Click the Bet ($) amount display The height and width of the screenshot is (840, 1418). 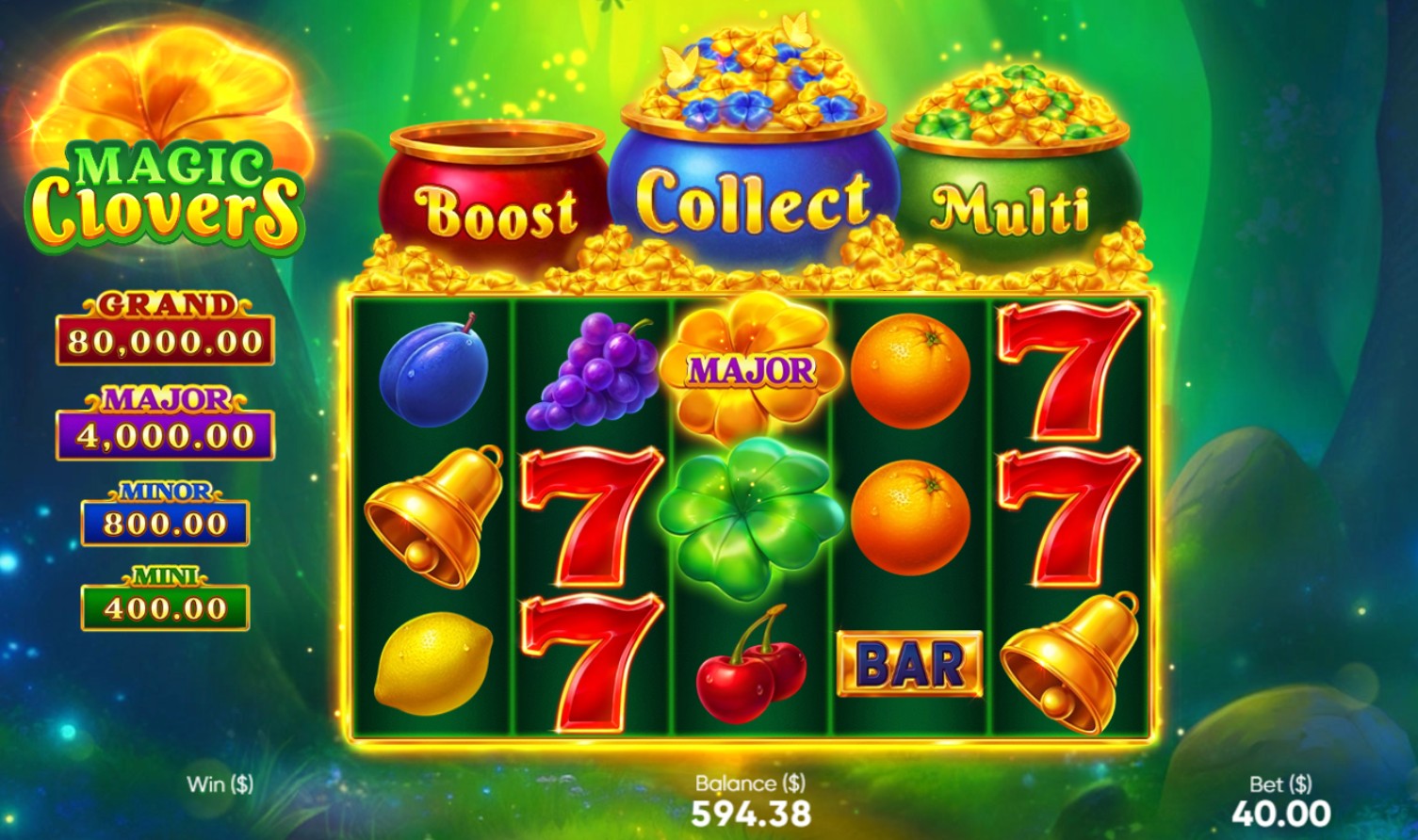(1282, 800)
